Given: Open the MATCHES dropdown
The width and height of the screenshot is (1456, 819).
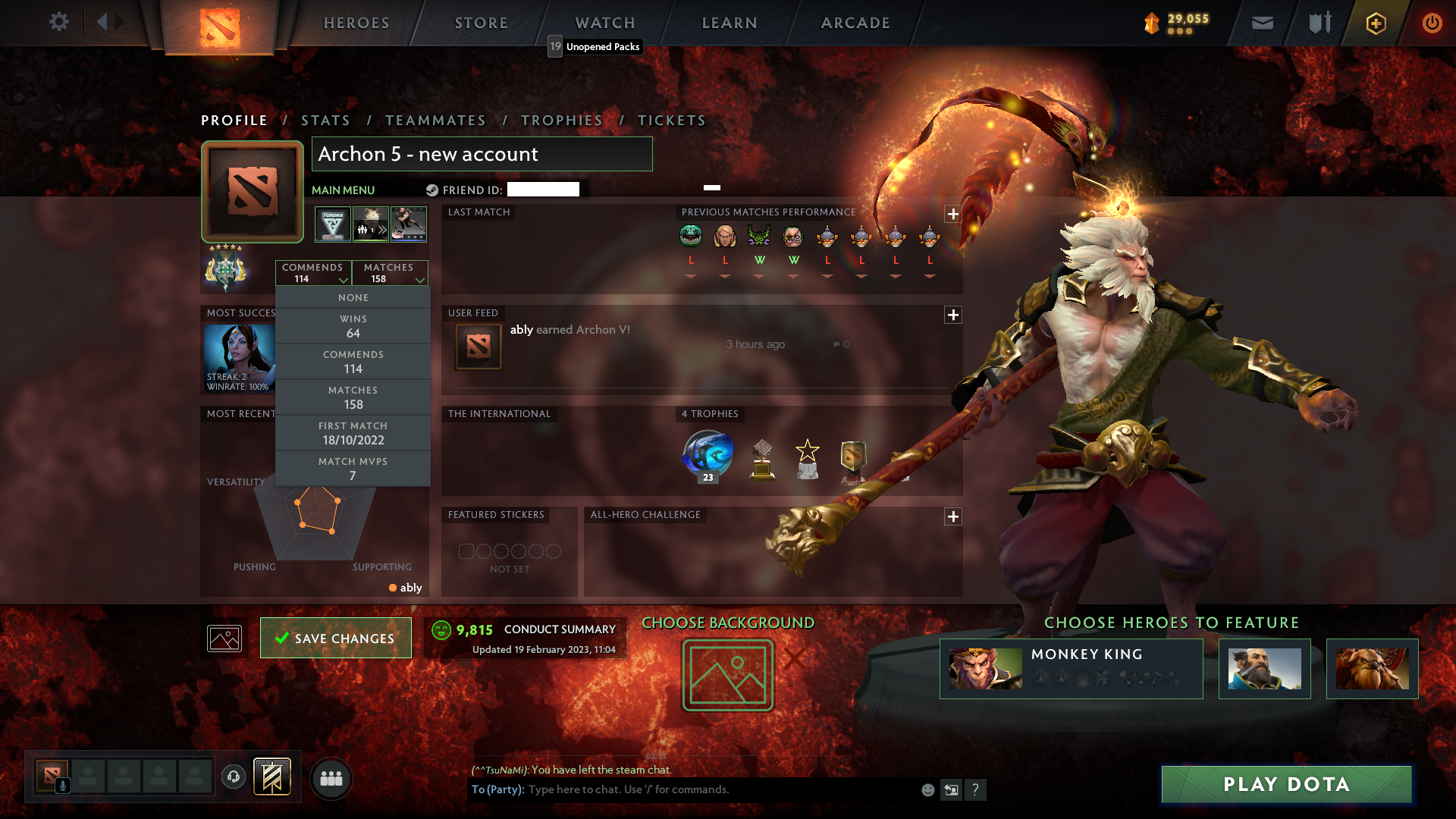Looking at the screenshot, I should click(390, 273).
